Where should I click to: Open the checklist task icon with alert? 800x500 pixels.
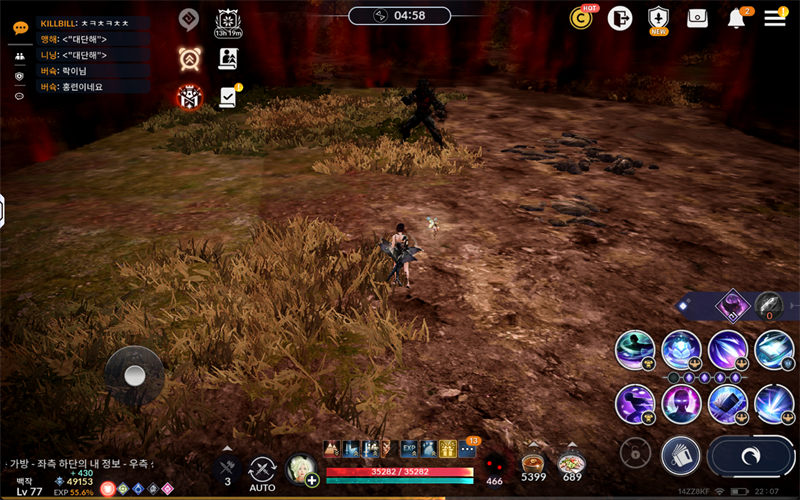coord(228,97)
